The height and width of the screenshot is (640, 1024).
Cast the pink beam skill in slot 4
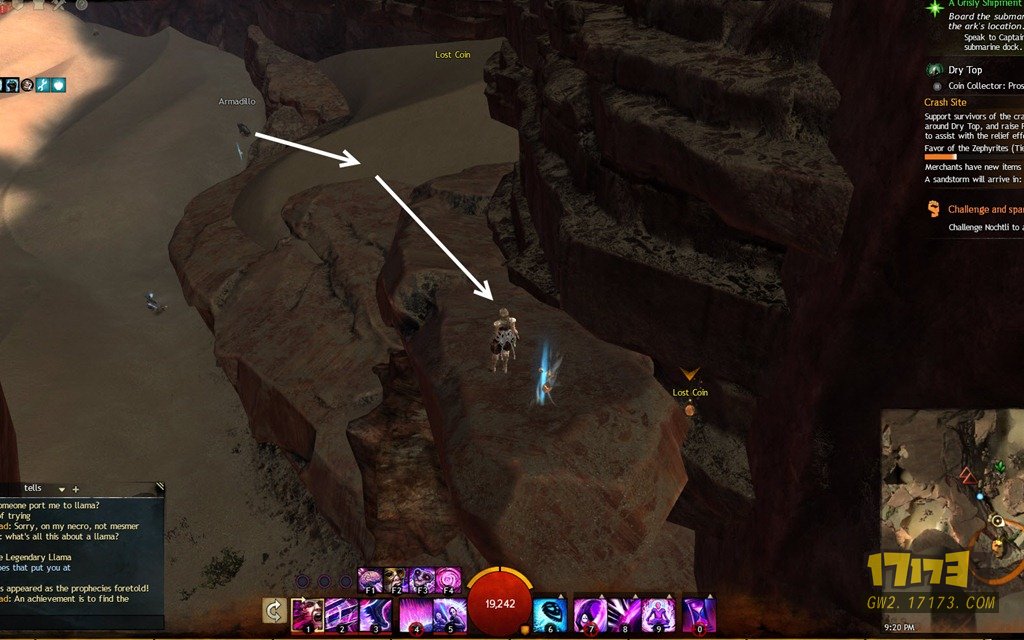(x=414, y=613)
